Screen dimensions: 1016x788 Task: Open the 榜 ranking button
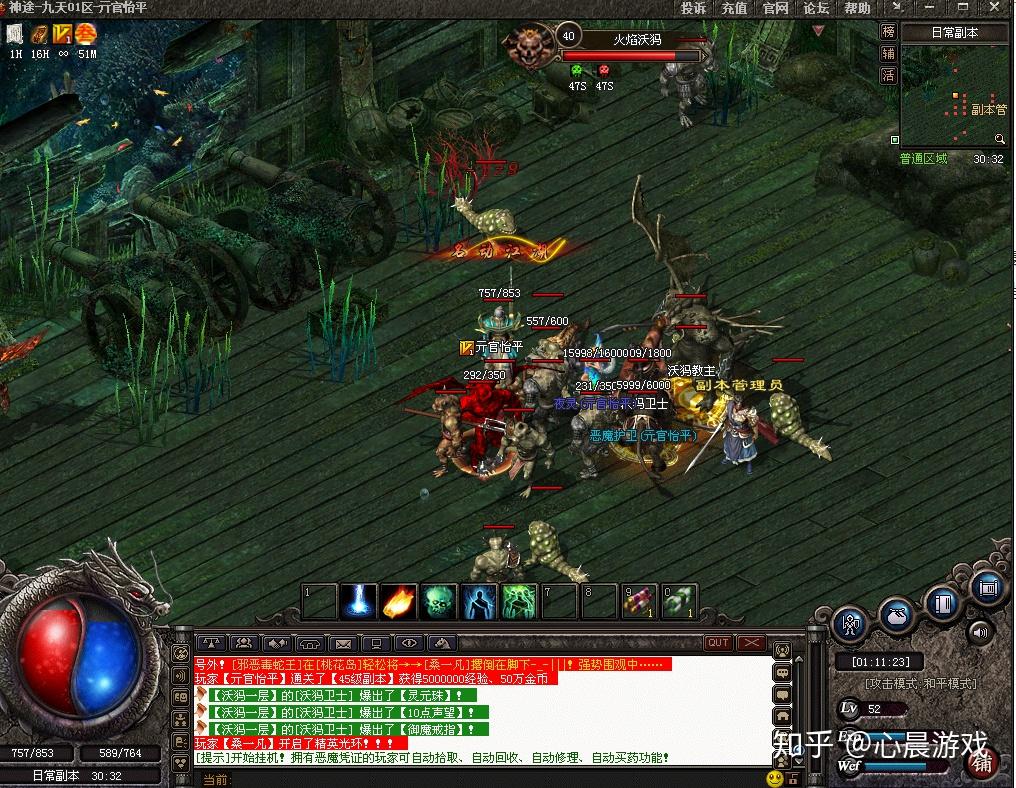click(x=888, y=32)
